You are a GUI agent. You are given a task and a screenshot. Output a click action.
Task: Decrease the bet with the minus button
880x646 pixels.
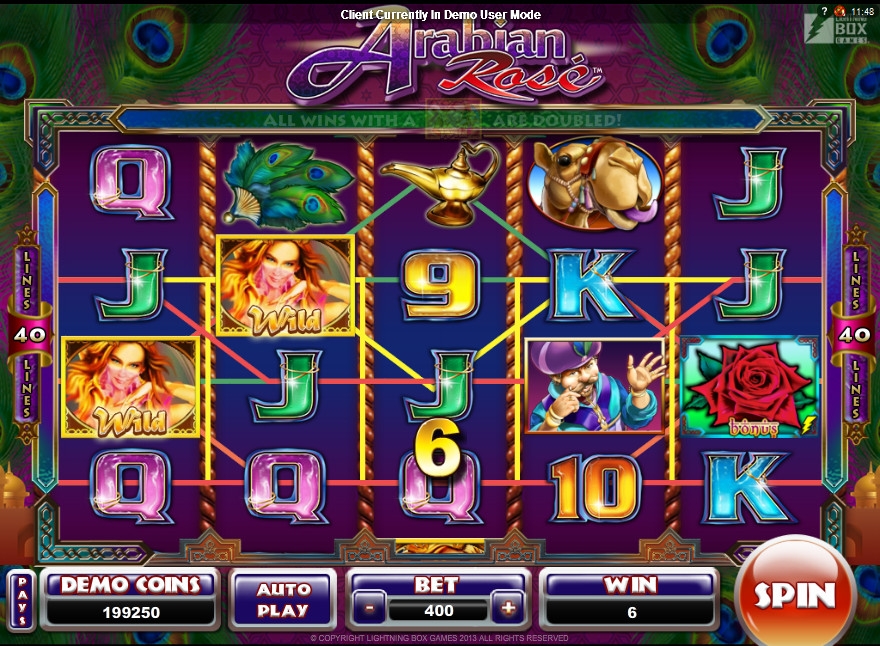click(x=370, y=609)
